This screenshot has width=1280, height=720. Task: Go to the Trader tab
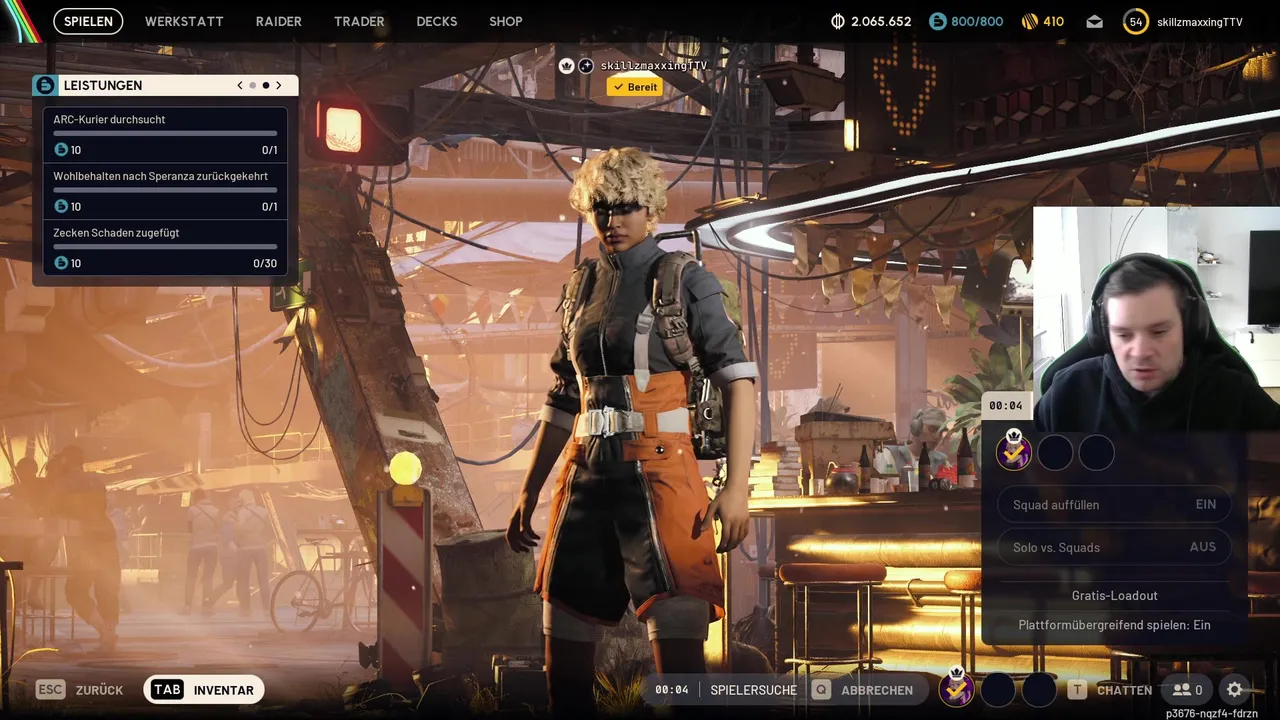tap(359, 21)
